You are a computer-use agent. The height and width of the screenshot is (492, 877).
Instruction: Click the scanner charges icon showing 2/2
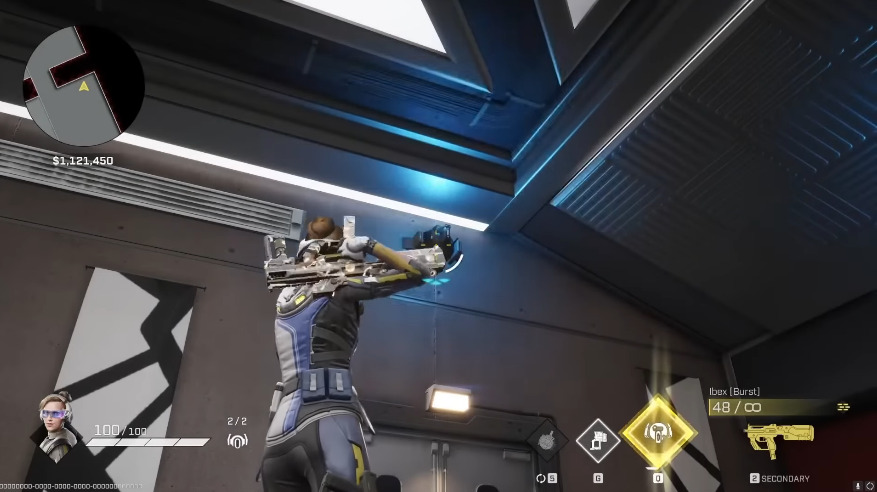click(237, 438)
